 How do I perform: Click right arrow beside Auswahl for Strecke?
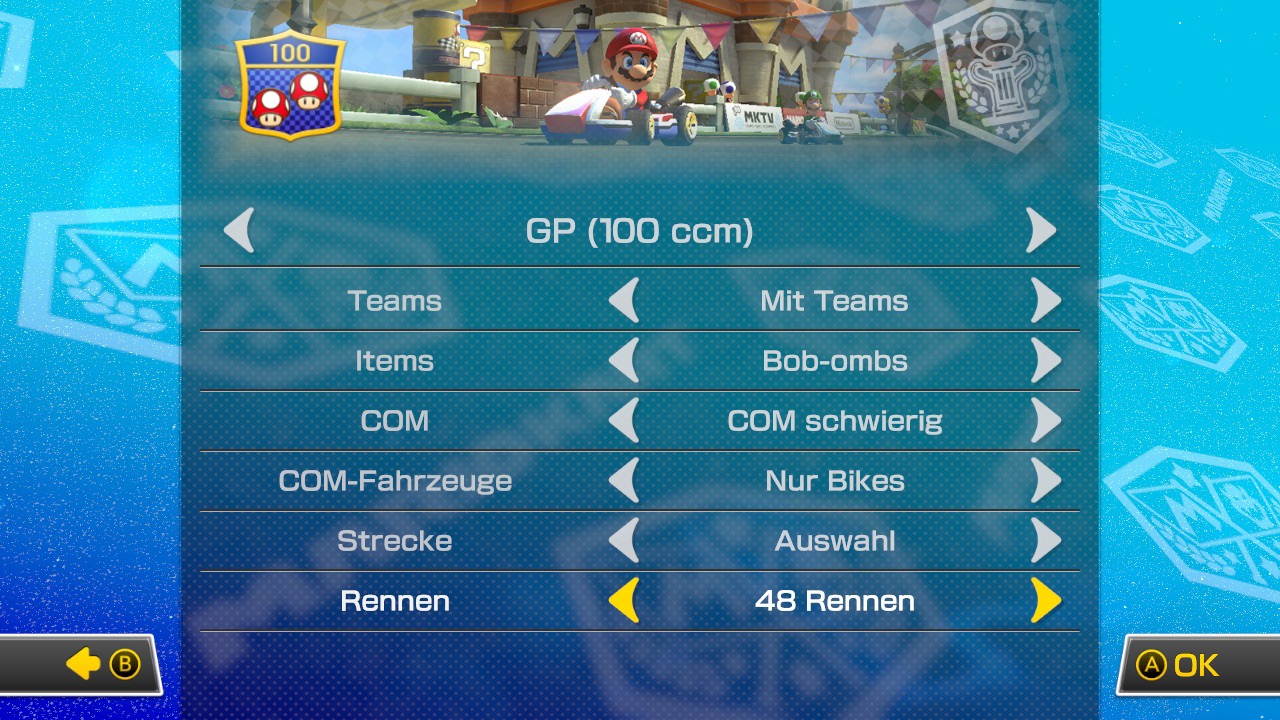1045,540
